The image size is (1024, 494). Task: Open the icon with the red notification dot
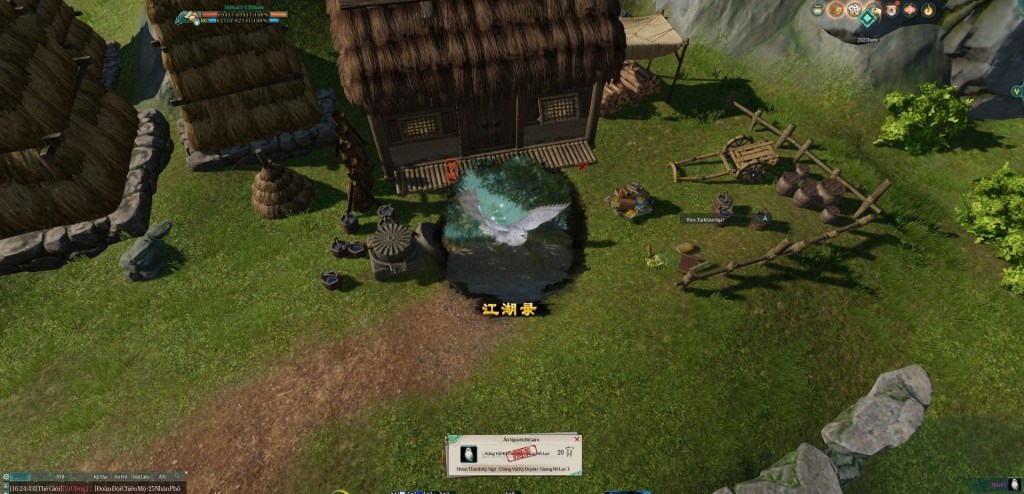[x=892, y=10]
